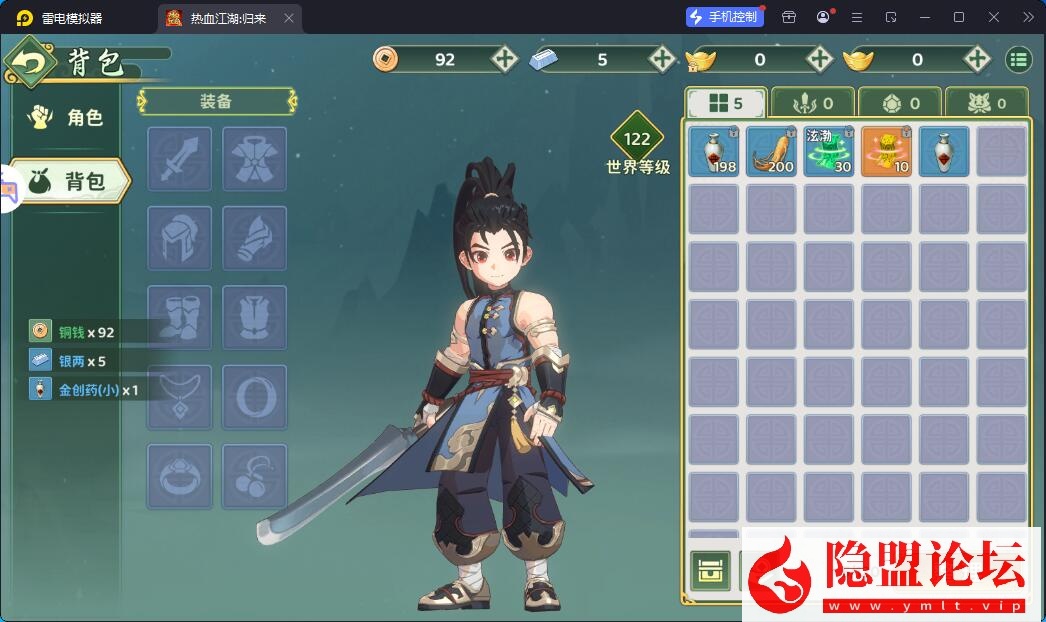This screenshot has height=622, width=1046.
Task: Select the empty helmet equipment slot
Action: coord(180,238)
